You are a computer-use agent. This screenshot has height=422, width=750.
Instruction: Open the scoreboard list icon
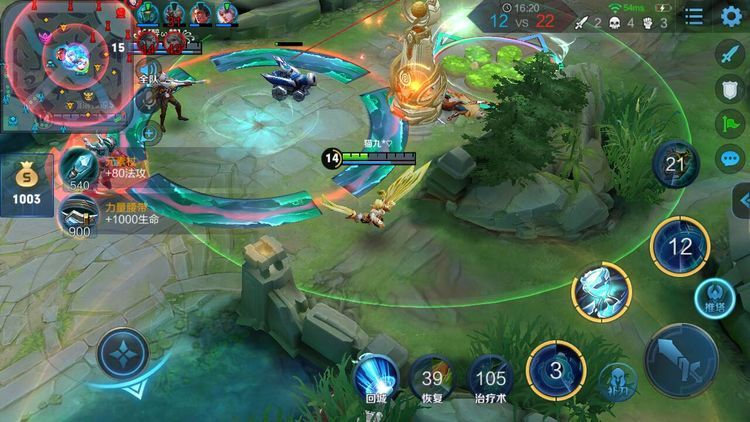[694, 17]
